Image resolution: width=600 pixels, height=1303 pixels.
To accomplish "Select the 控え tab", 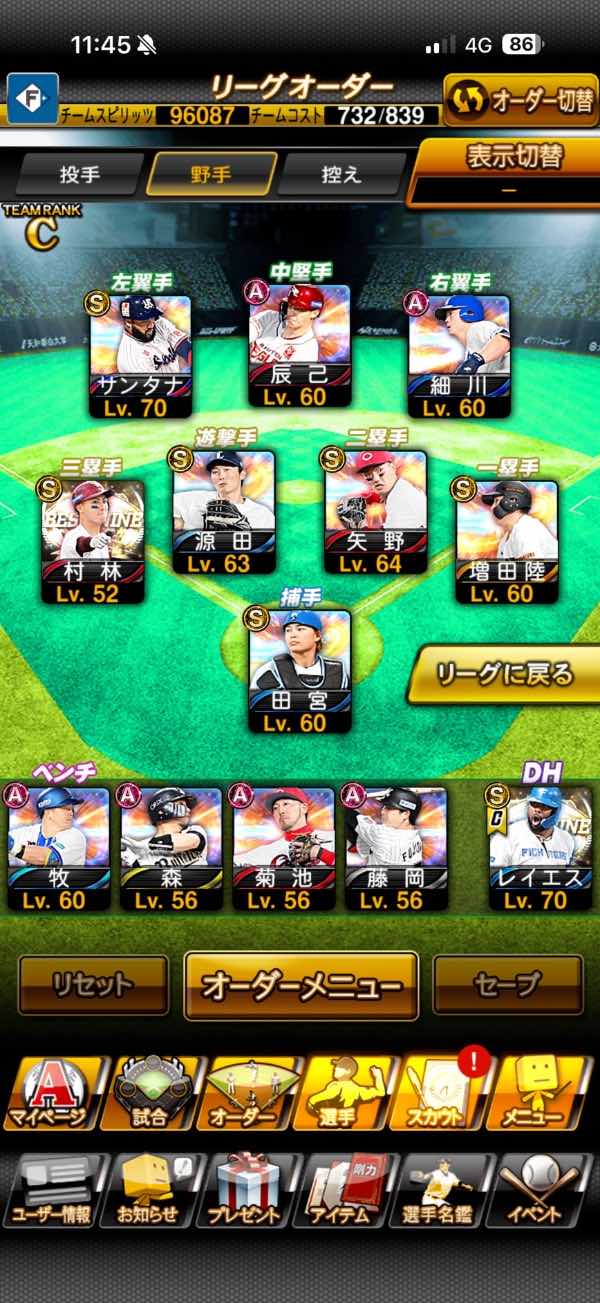I will [x=341, y=174].
